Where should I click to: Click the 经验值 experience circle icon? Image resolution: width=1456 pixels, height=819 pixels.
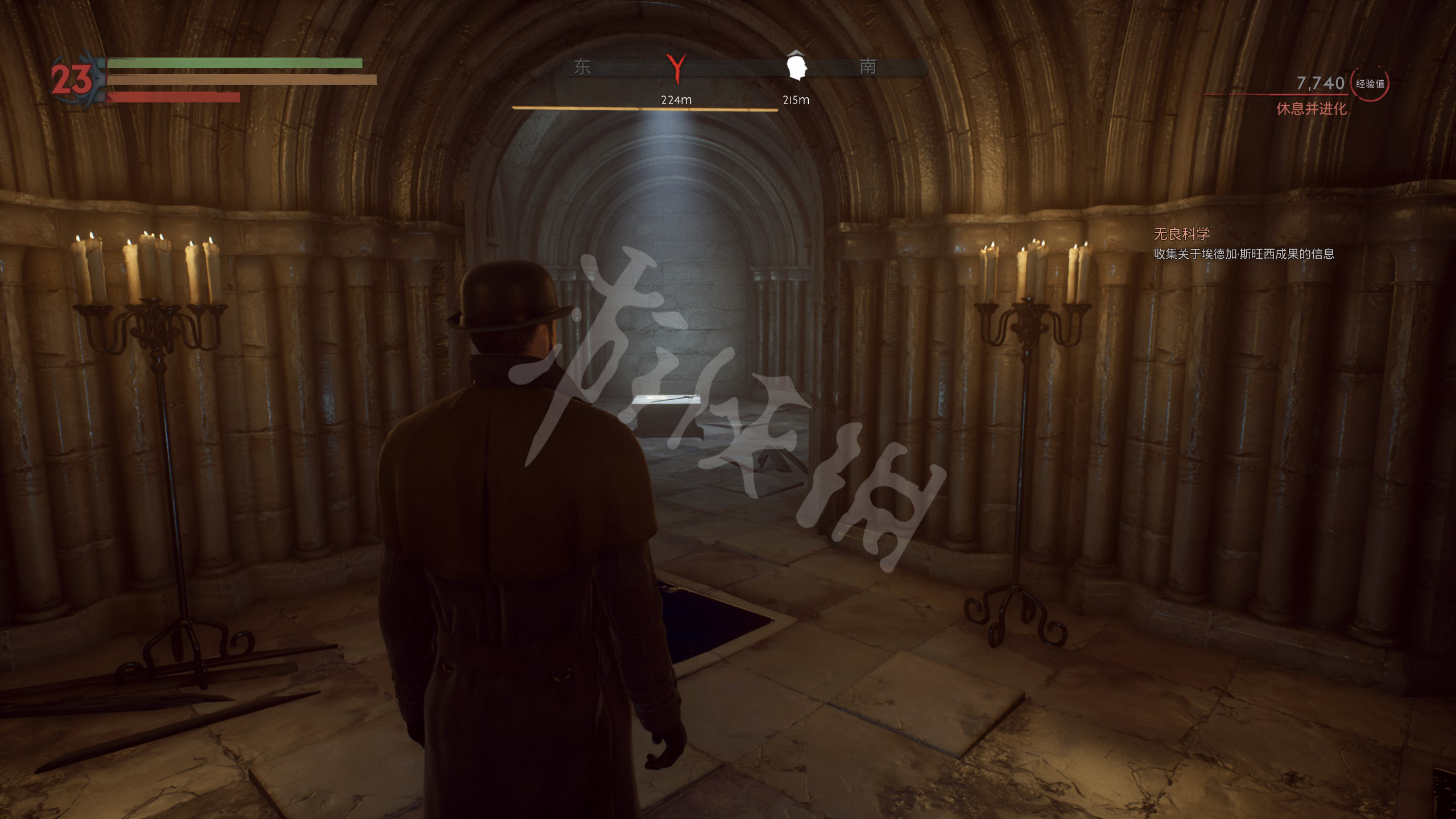pyautogui.click(x=1370, y=84)
